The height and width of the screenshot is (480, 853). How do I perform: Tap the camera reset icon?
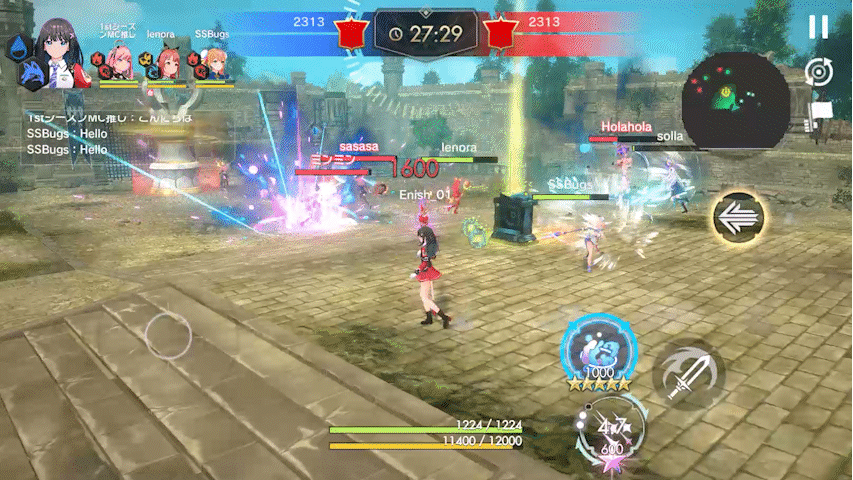click(x=818, y=72)
